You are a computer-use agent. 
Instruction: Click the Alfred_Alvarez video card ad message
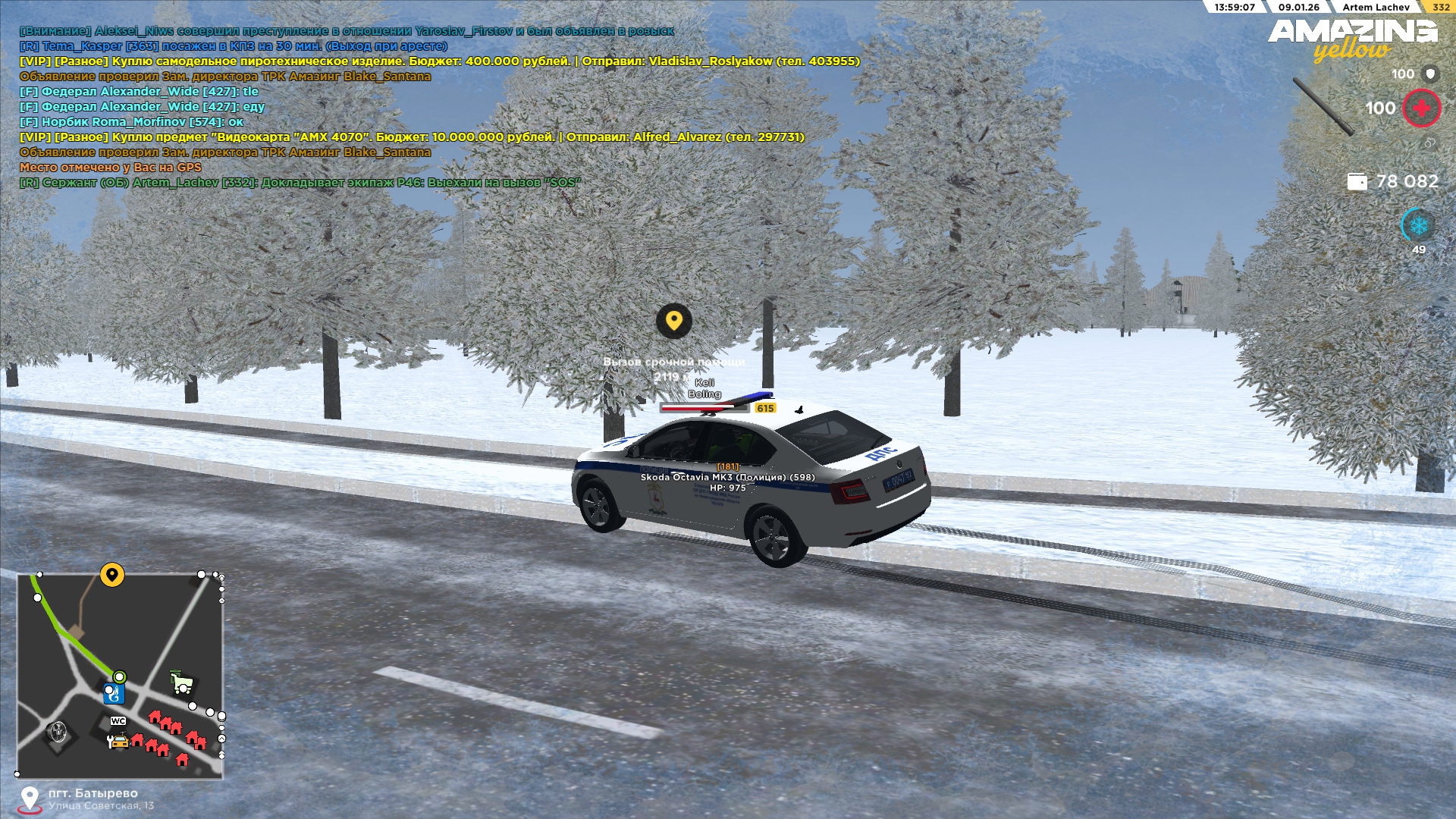coord(412,137)
